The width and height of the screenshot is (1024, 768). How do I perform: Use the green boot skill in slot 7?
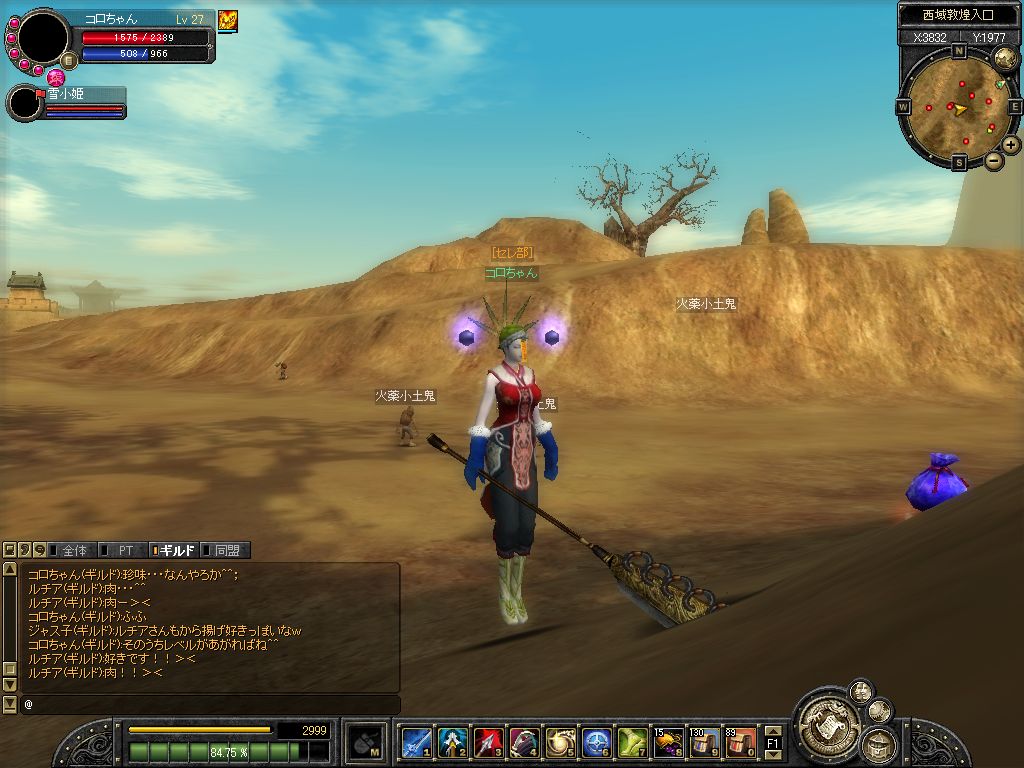pyautogui.click(x=632, y=742)
